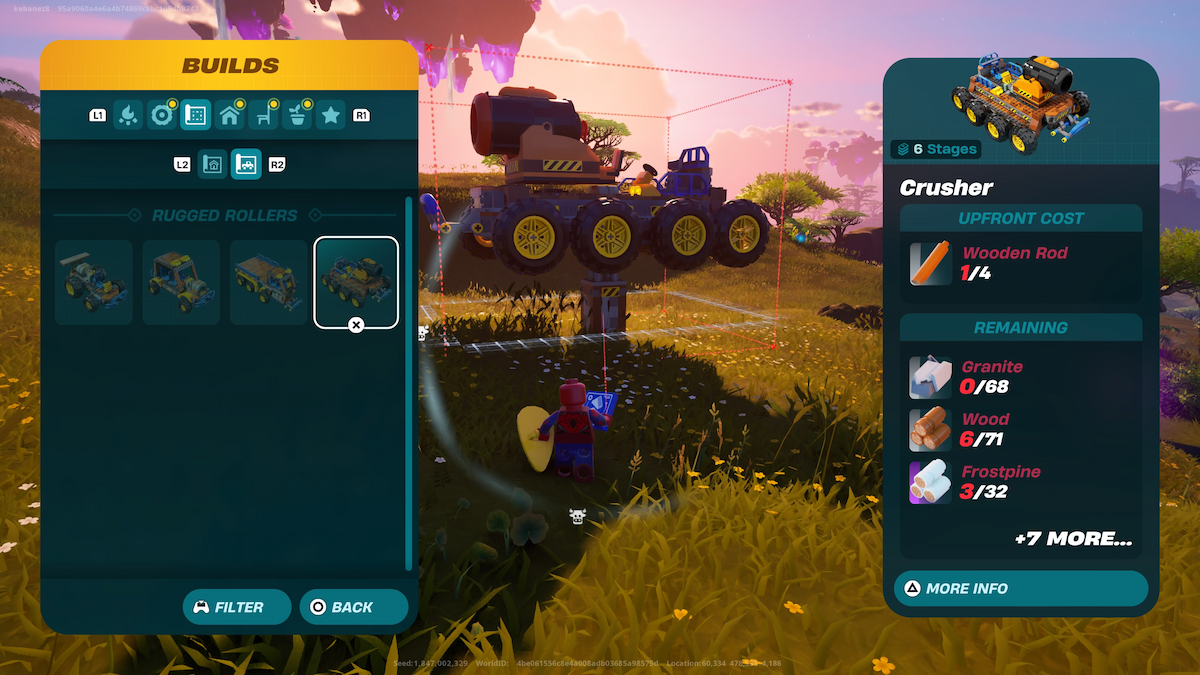Switch to the chair furniture tab
1200x675 pixels.
tap(263, 116)
